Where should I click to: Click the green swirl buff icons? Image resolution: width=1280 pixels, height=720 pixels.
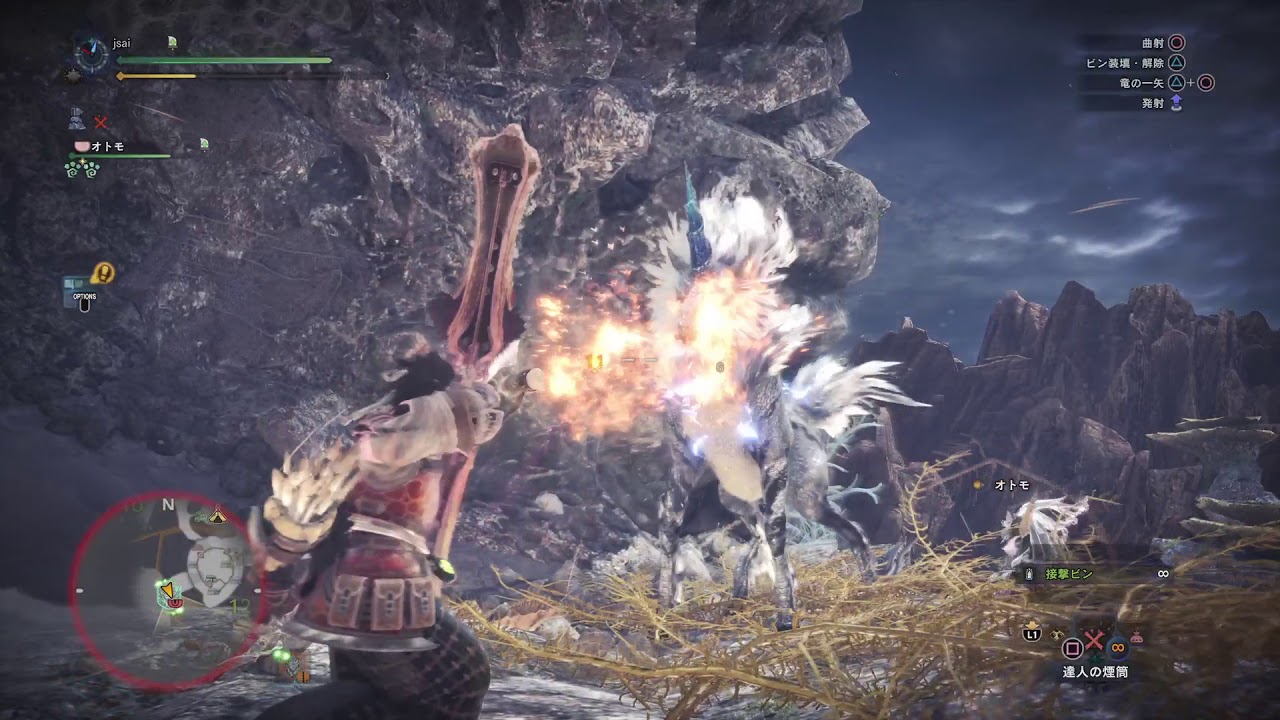point(81,168)
